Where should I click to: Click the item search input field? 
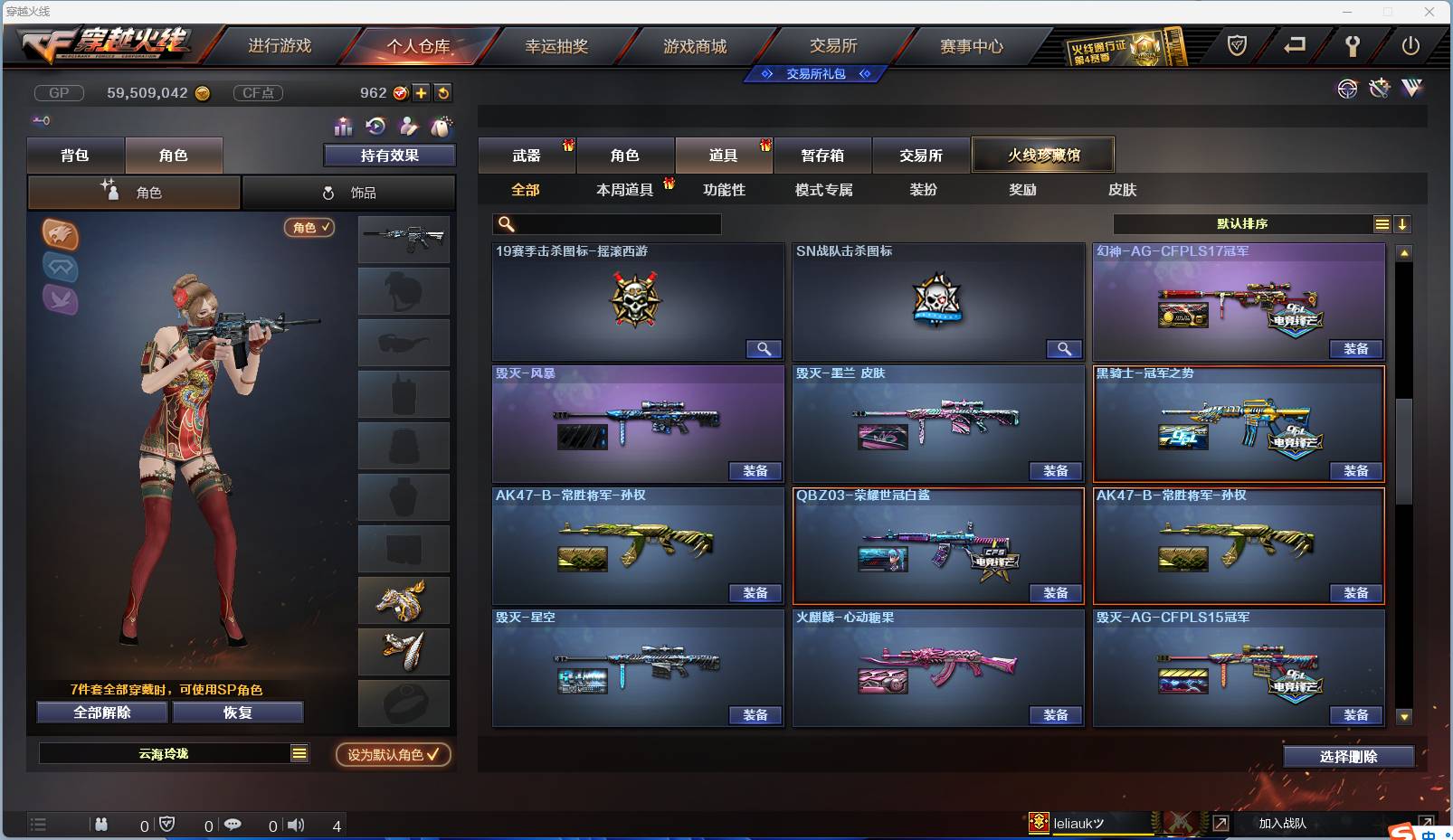606,223
